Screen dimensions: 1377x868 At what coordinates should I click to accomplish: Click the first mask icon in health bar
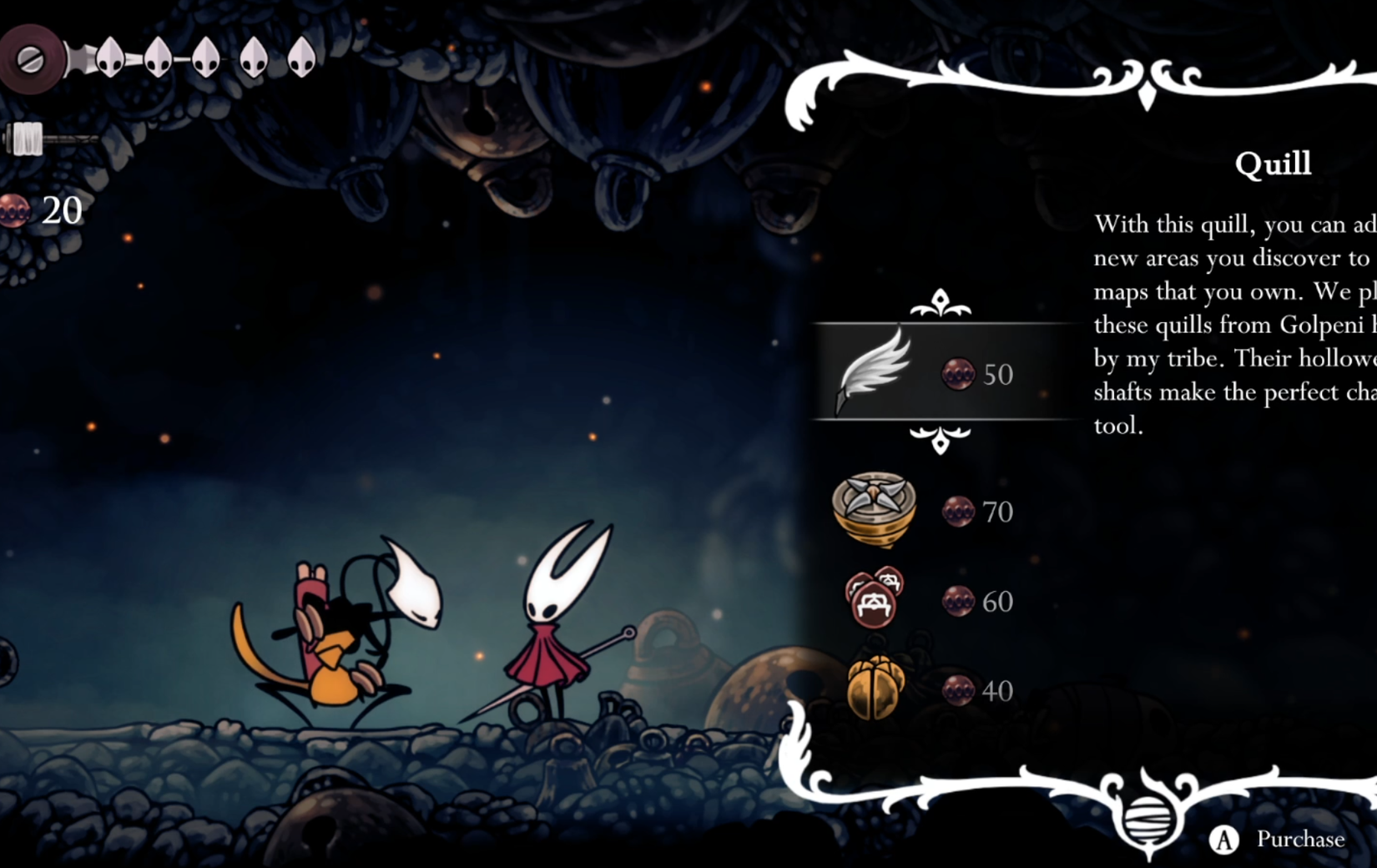tap(108, 58)
